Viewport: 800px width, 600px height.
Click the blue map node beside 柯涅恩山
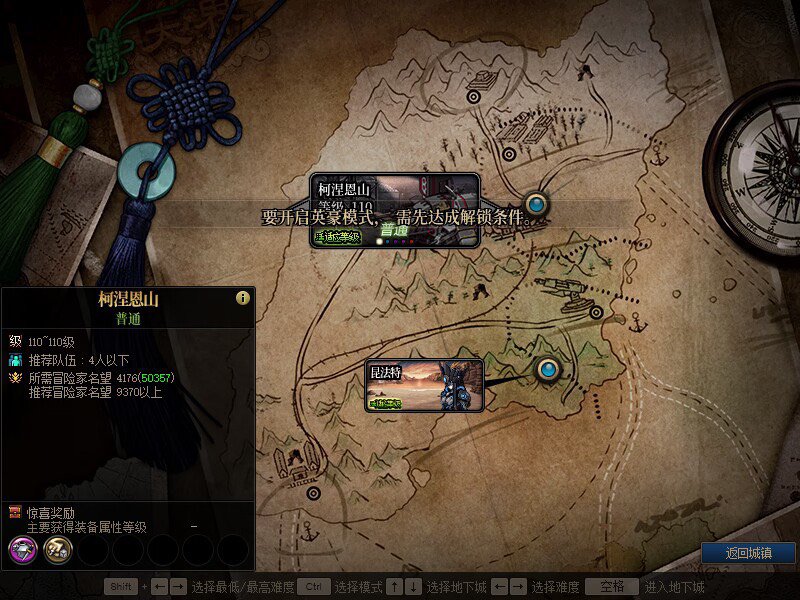[537, 204]
